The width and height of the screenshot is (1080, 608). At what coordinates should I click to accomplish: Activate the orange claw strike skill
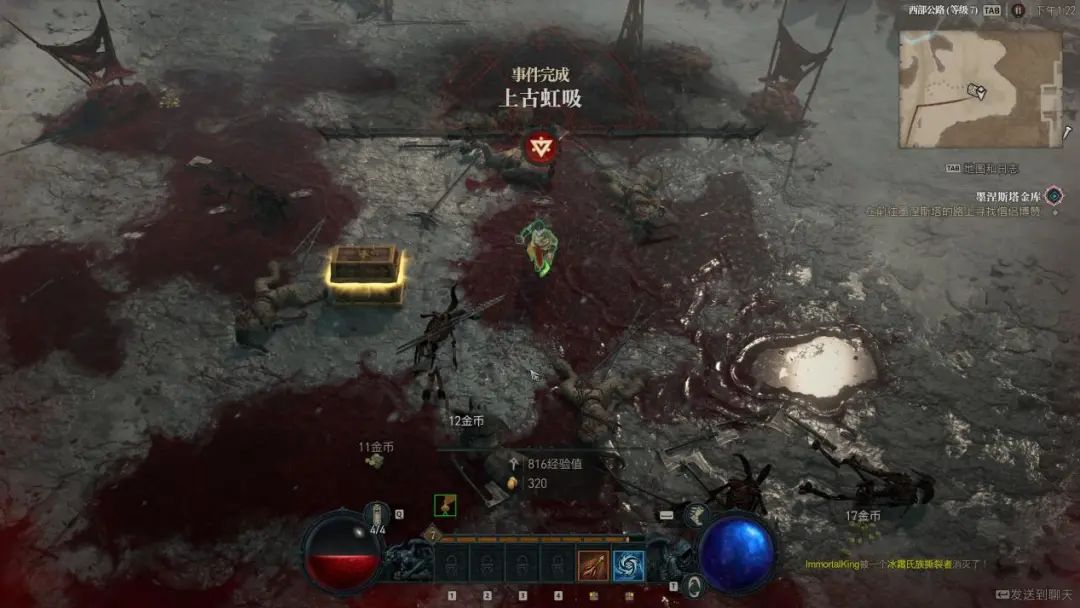pos(593,566)
